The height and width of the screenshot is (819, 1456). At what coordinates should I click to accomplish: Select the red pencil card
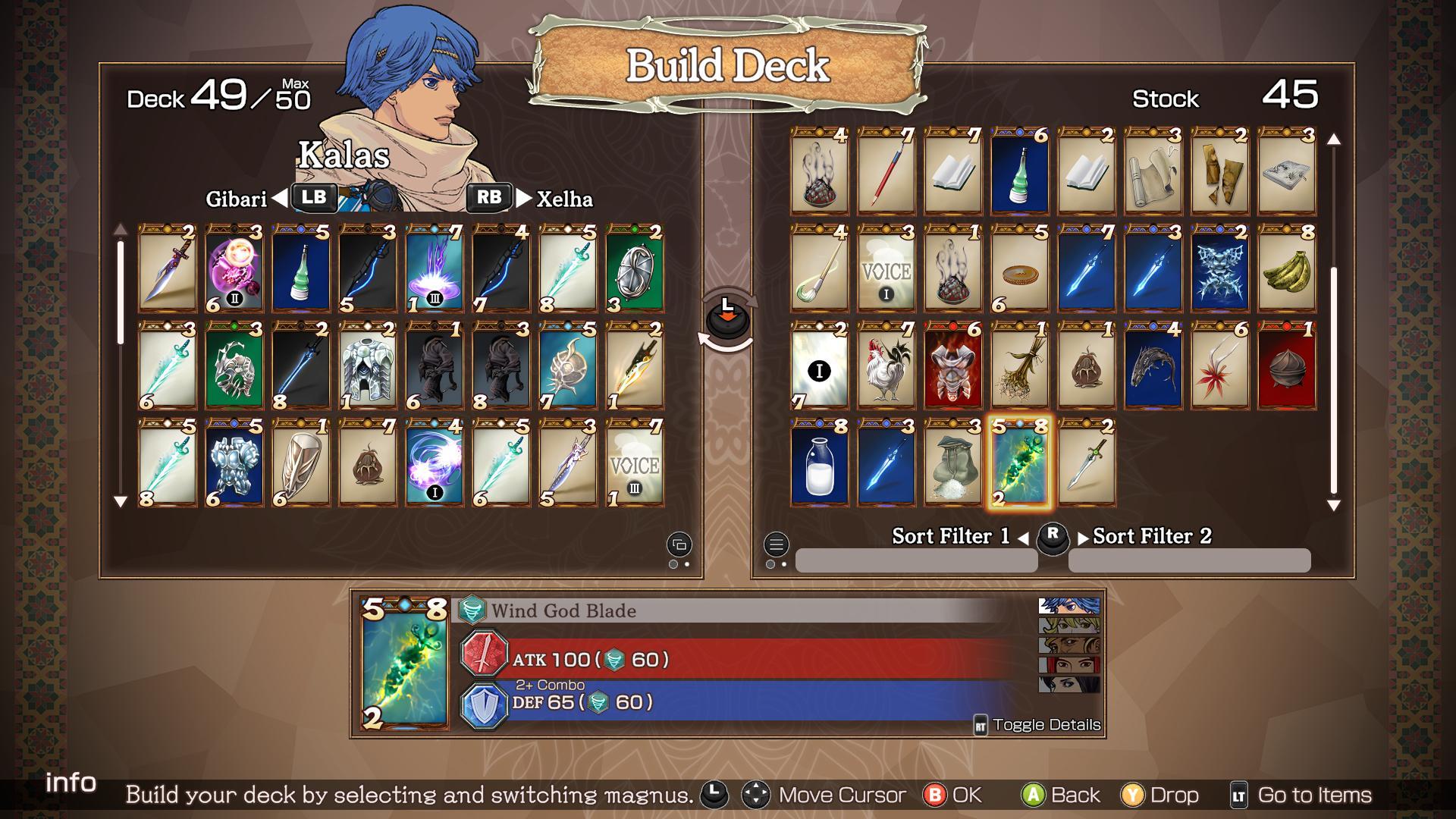(x=886, y=171)
